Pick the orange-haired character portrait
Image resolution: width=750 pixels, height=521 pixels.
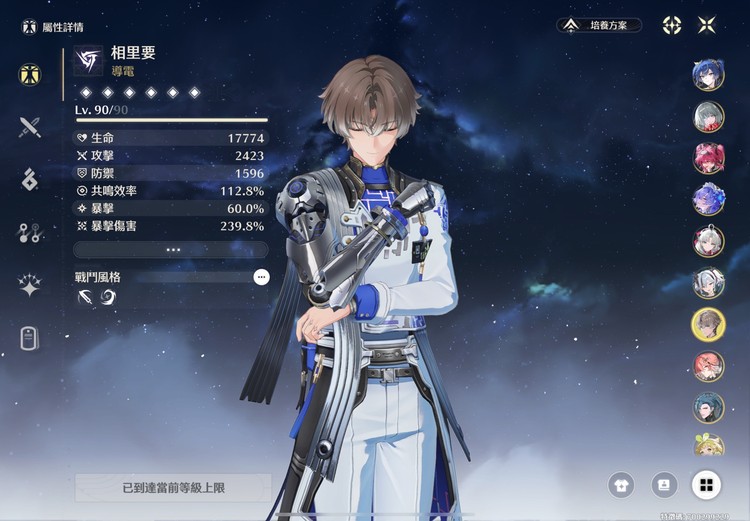tap(709, 366)
